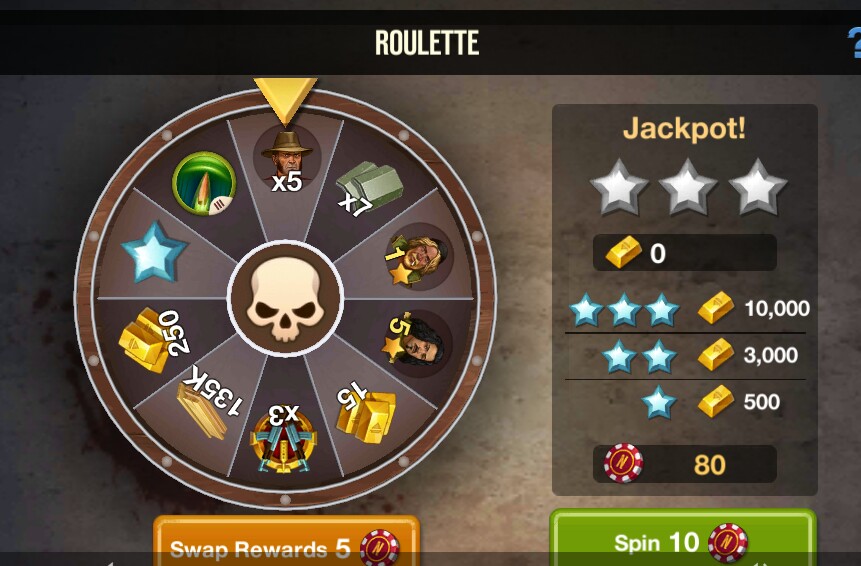Select the one-star blonde survivor reward

(x=419, y=256)
